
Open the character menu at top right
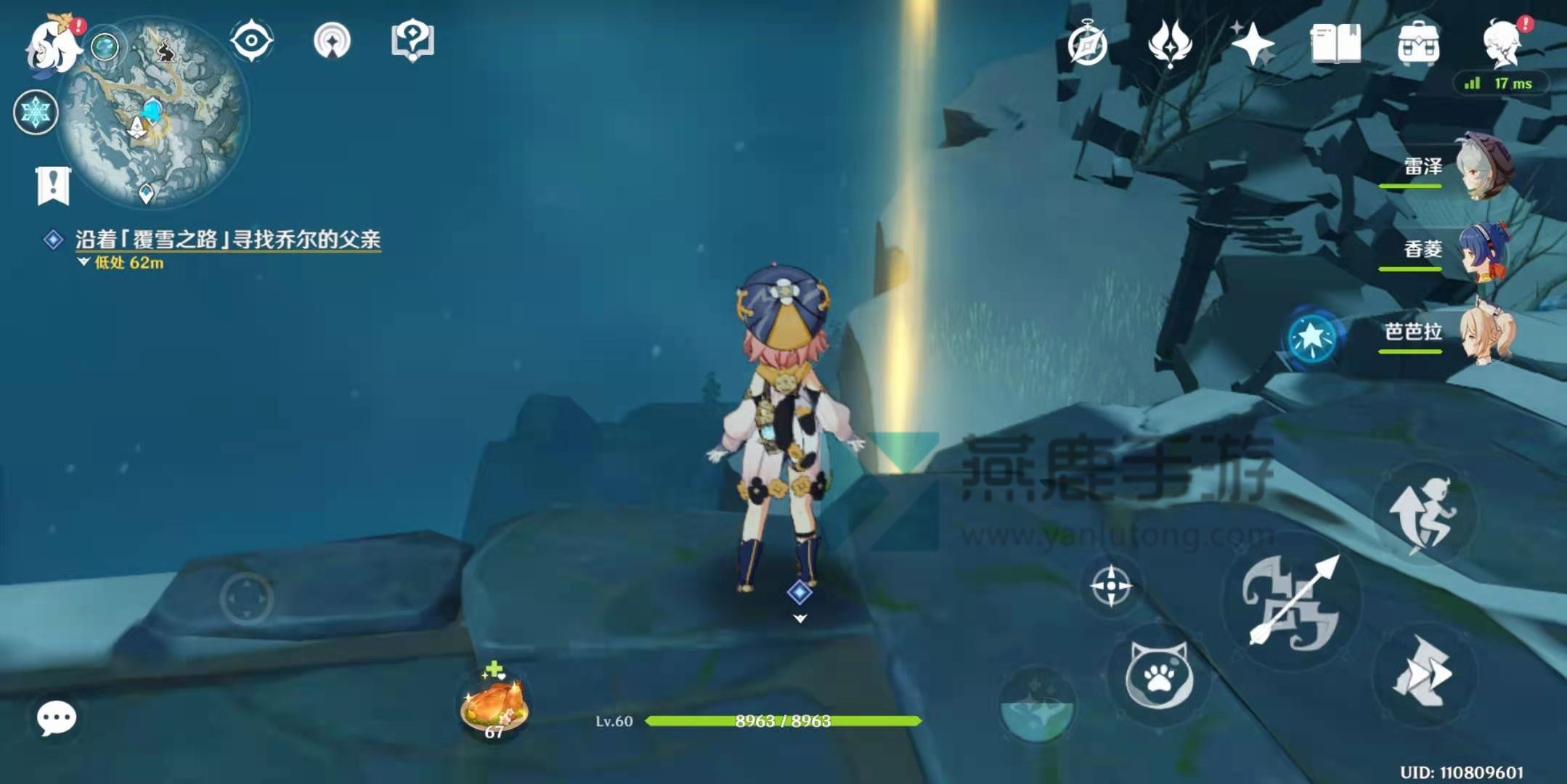(1502, 44)
